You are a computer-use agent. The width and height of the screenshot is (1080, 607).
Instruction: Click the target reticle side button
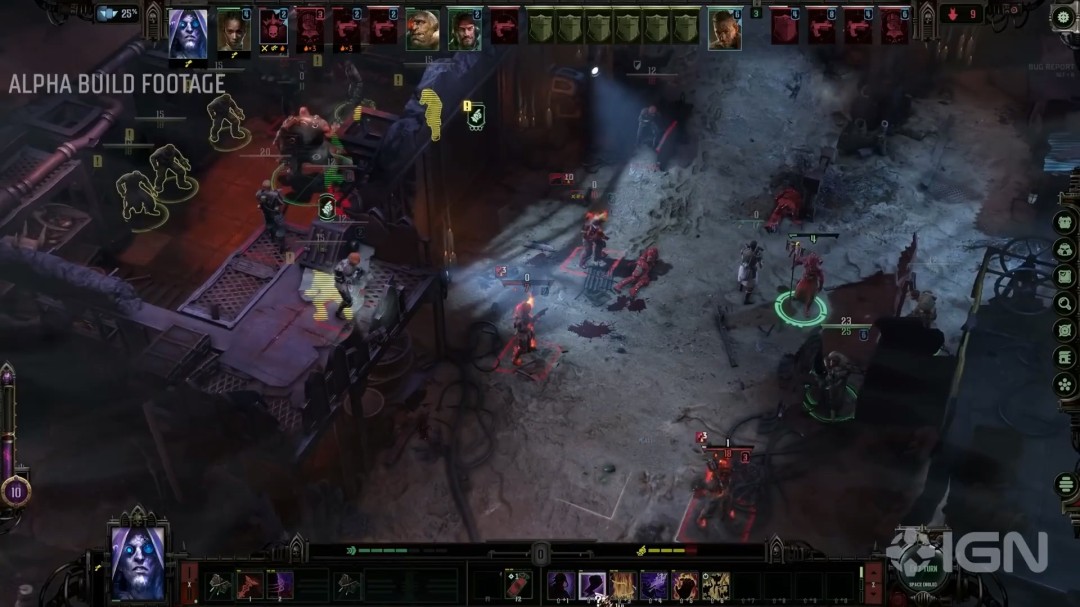(1064, 330)
